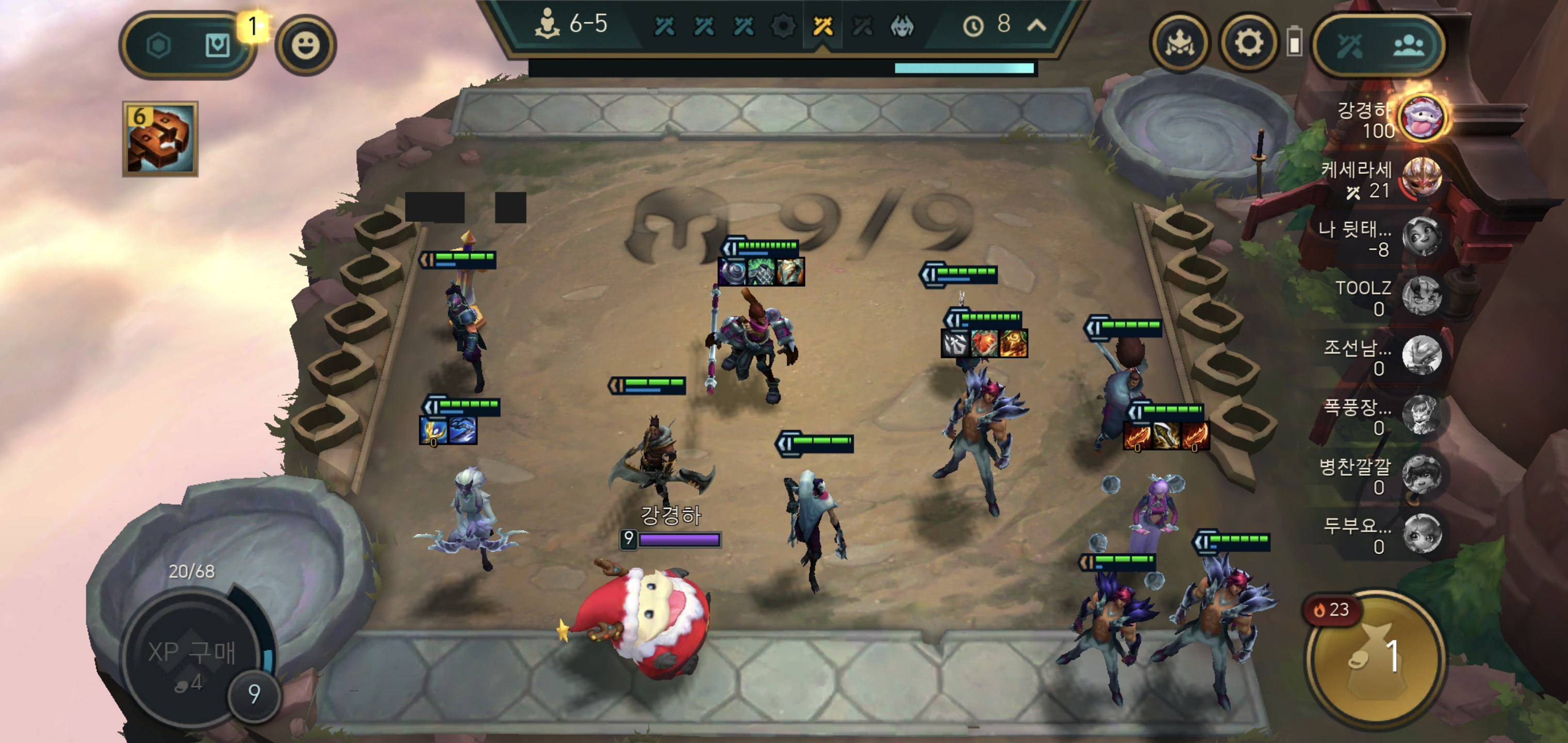This screenshot has height=743, width=1568.
Task: Open the settings gear menu
Action: pyautogui.click(x=1248, y=44)
